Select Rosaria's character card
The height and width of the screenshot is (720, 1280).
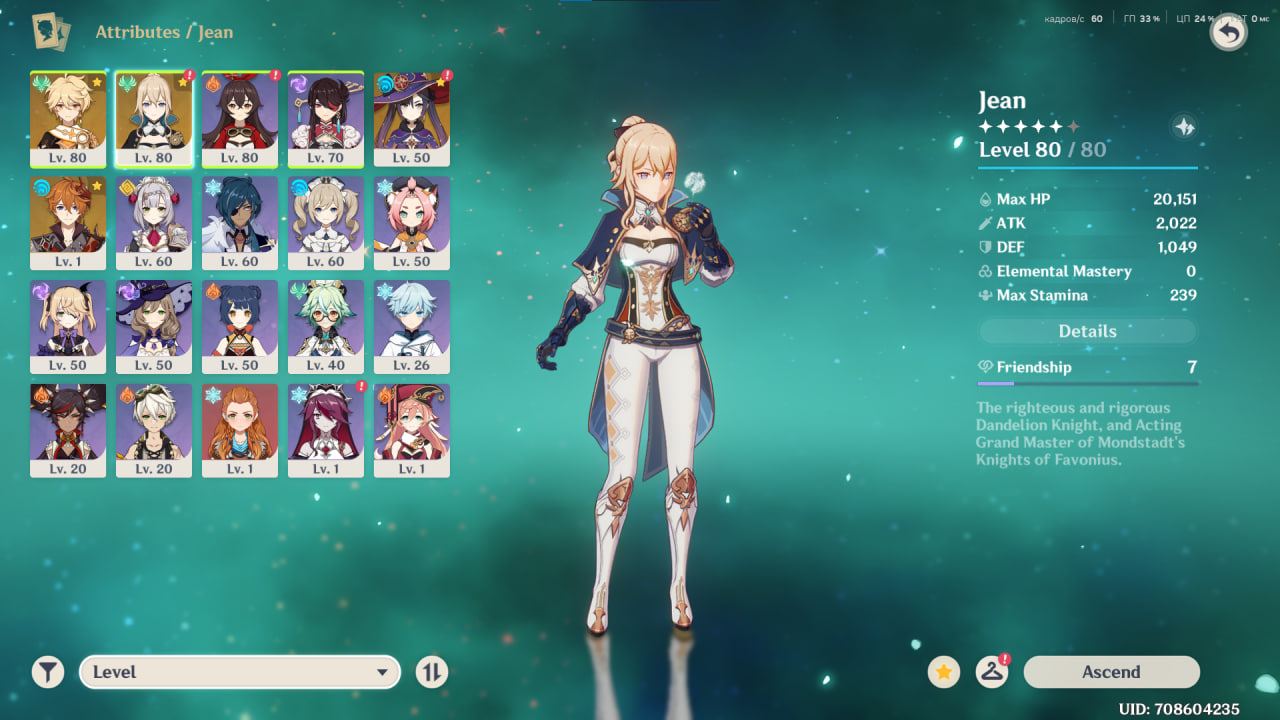(x=326, y=430)
